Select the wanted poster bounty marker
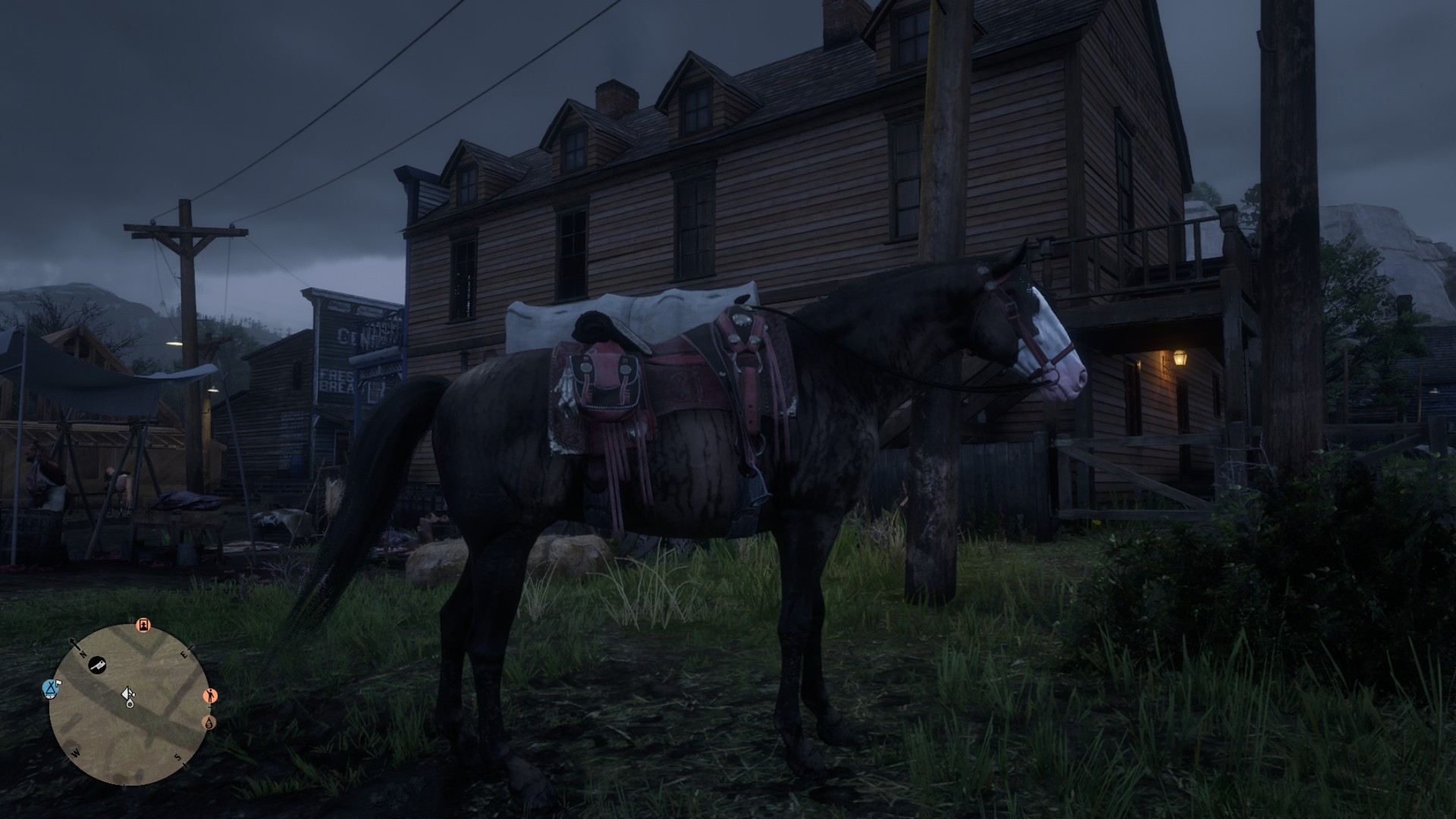 click(x=143, y=626)
